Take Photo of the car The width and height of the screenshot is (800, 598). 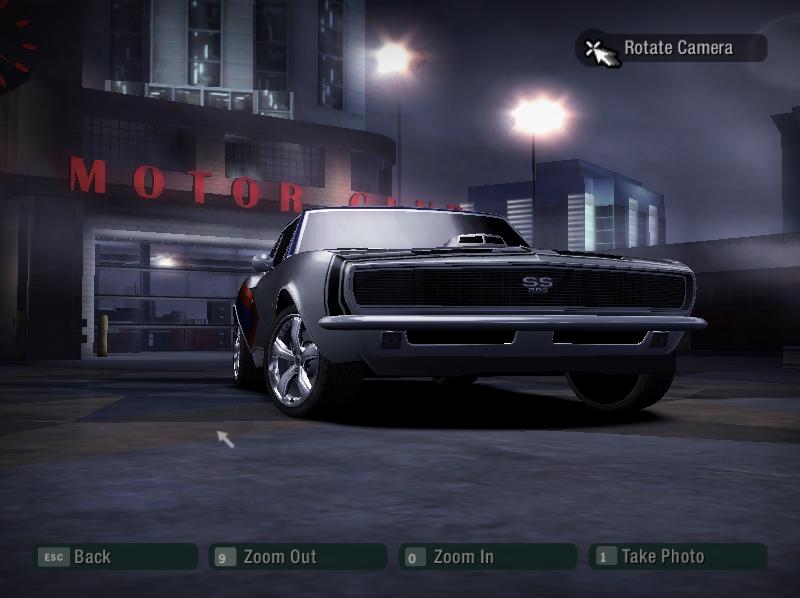677,557
